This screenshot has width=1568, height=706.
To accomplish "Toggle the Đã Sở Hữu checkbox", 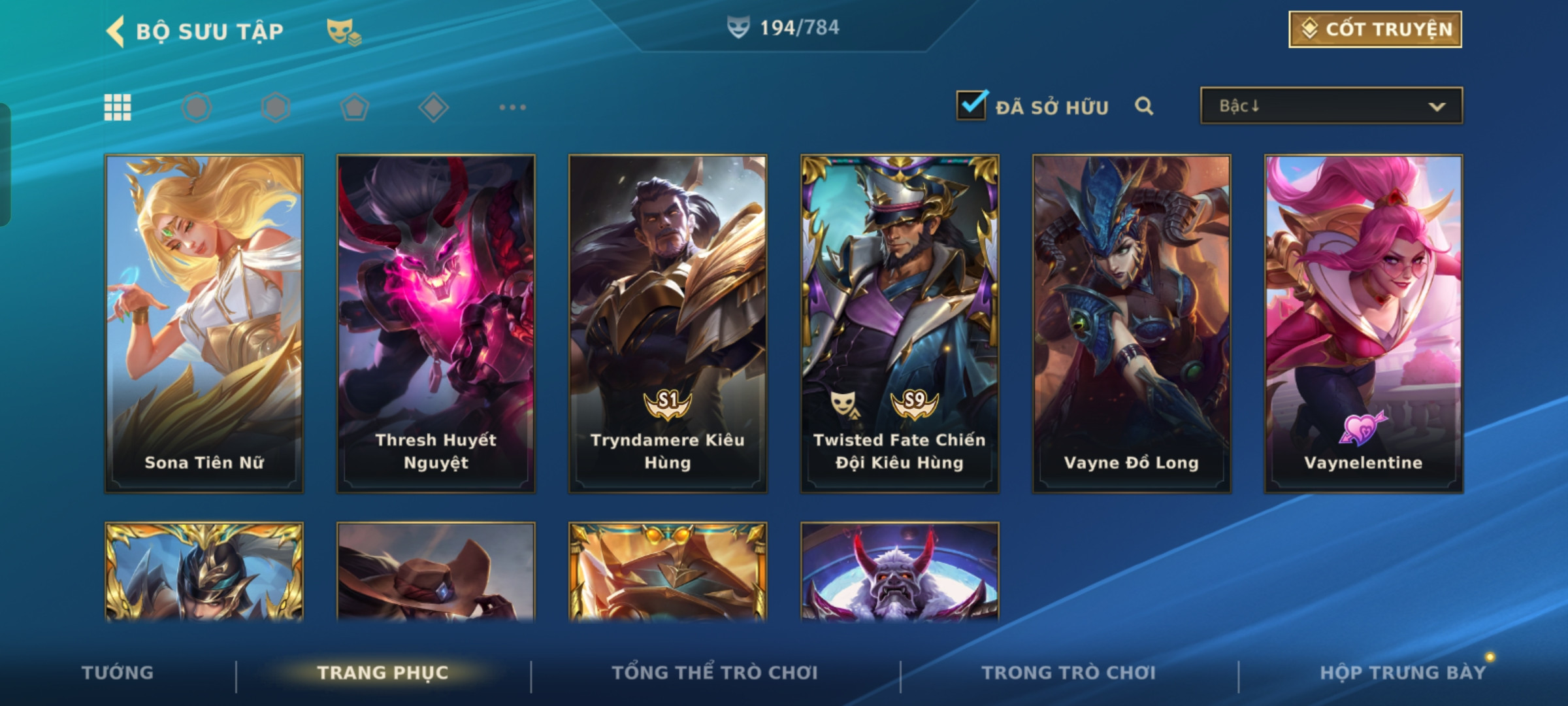I will 971,105.
